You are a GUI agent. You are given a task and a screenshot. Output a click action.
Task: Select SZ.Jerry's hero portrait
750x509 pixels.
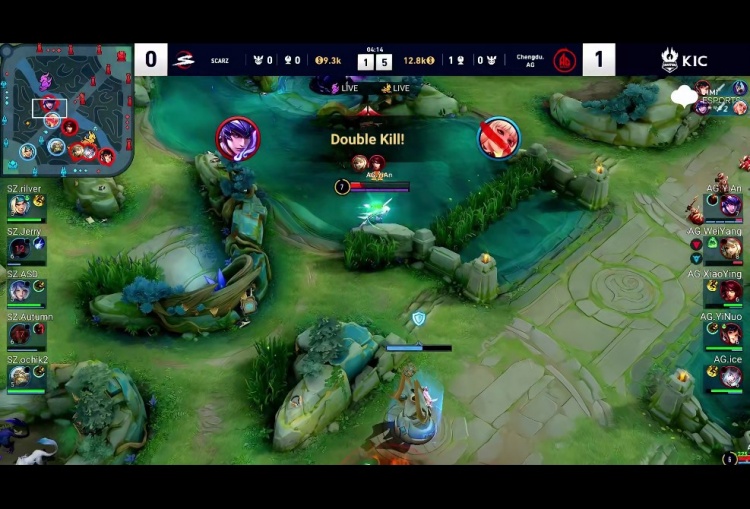[x=19, y=249]
